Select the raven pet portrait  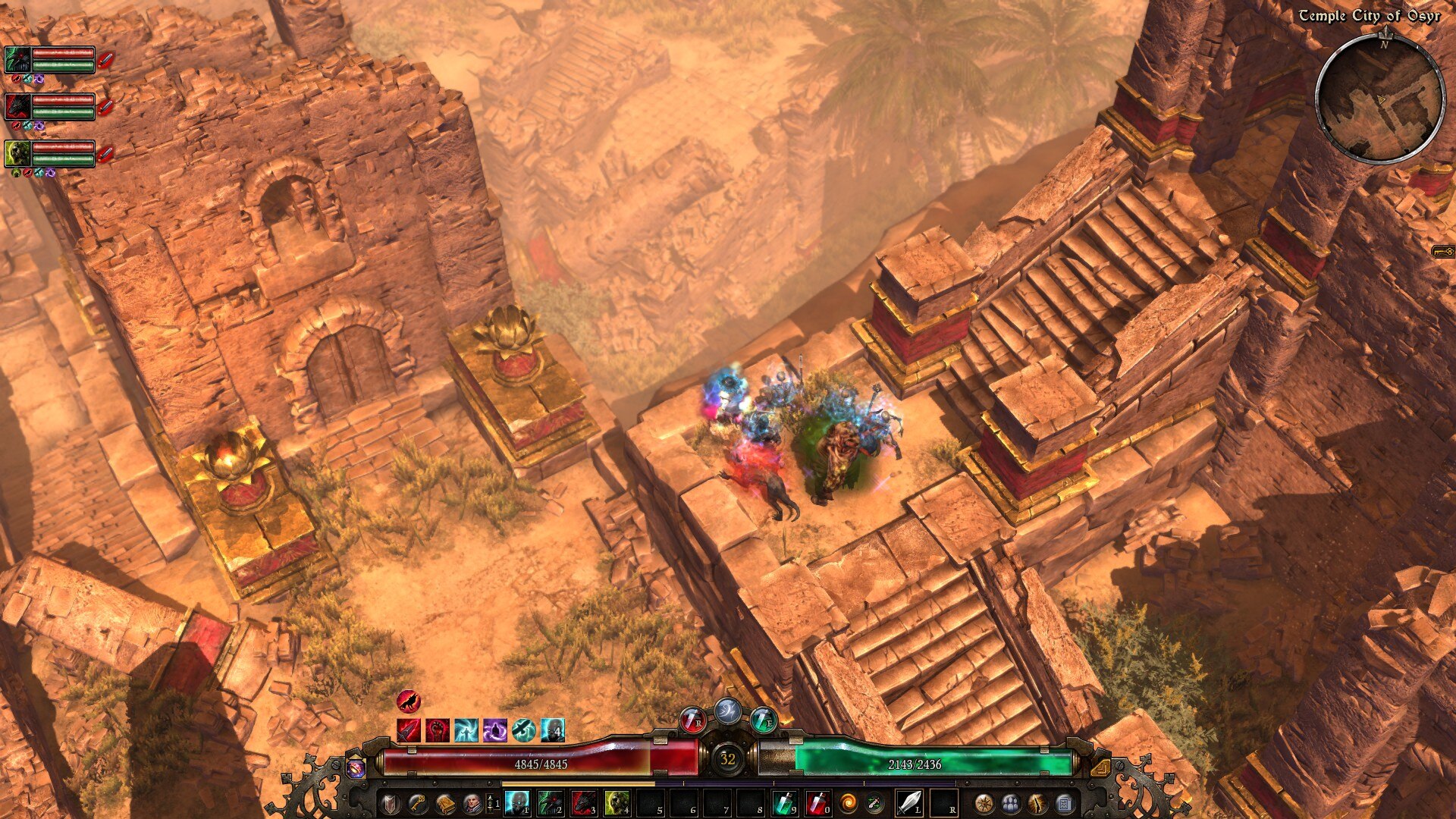pyautogui.click(x=18, y=59)
